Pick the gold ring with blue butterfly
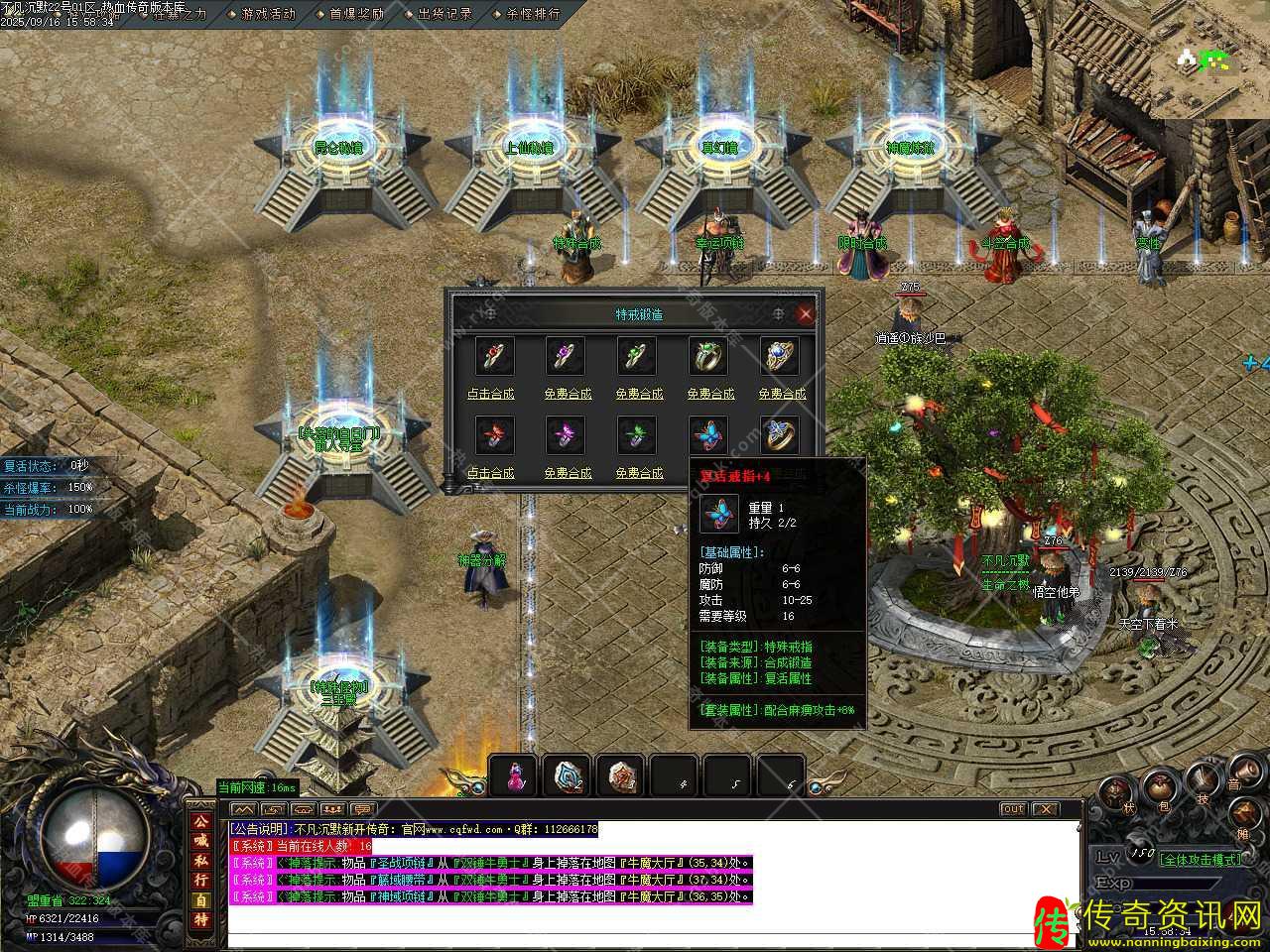Screen dimensions: 1270x952 tap(781, 434)
